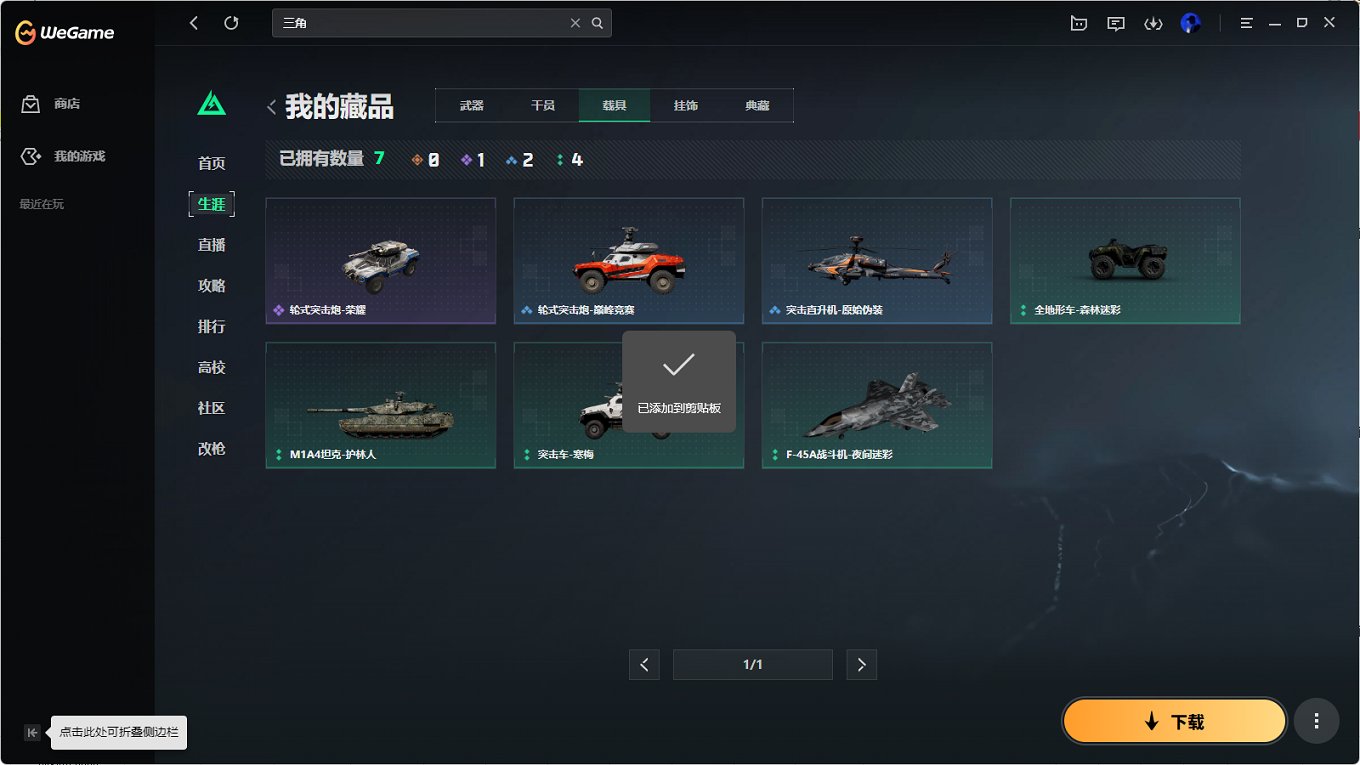Collapse the sidebar using the bottom-left arrow button

pyautogui.click(x=32, y=732)
